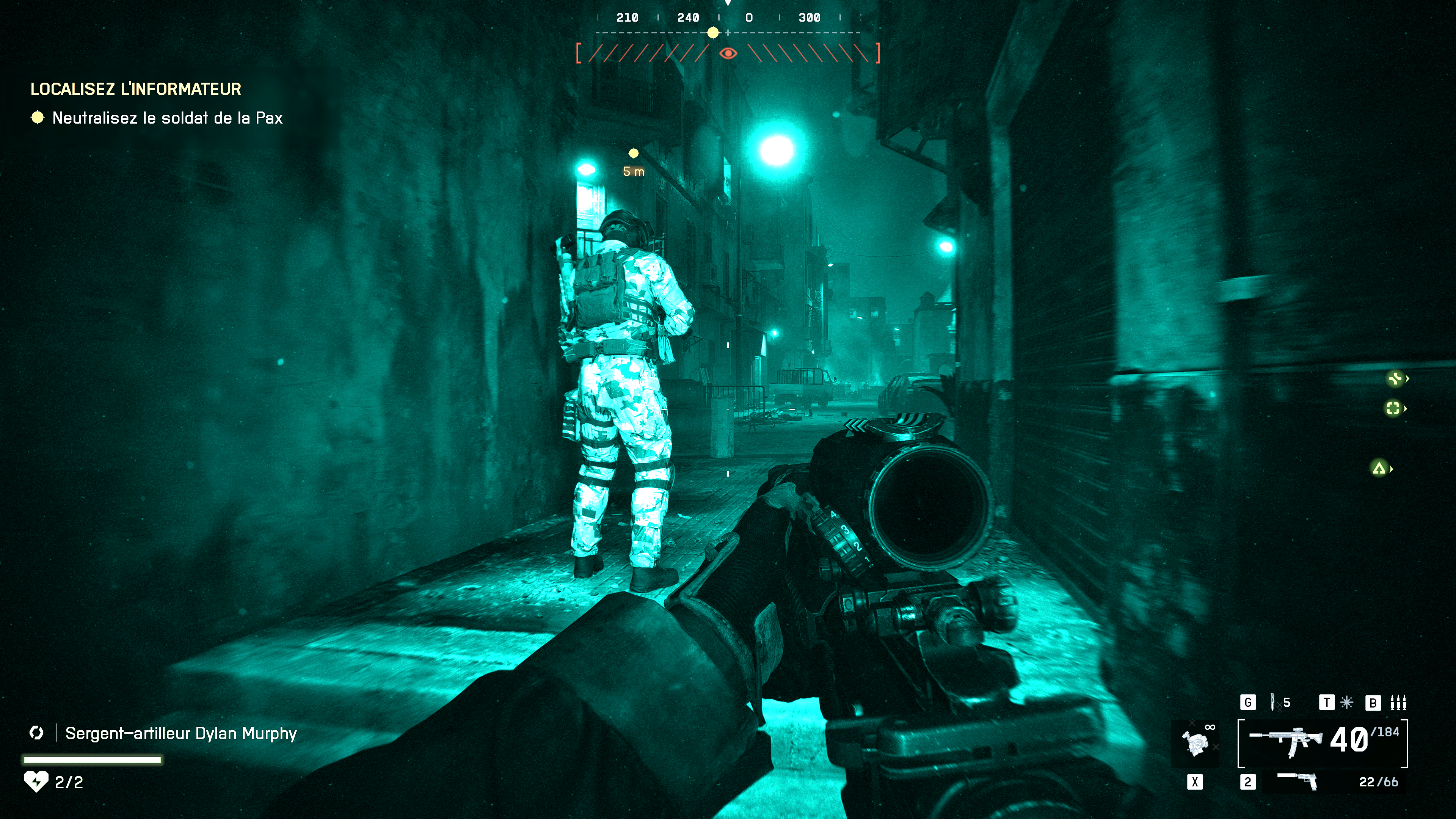Screen dimensions: 1456x819
Task: Choose the three bullets ammo icon
Action: tap(1398, 702)
